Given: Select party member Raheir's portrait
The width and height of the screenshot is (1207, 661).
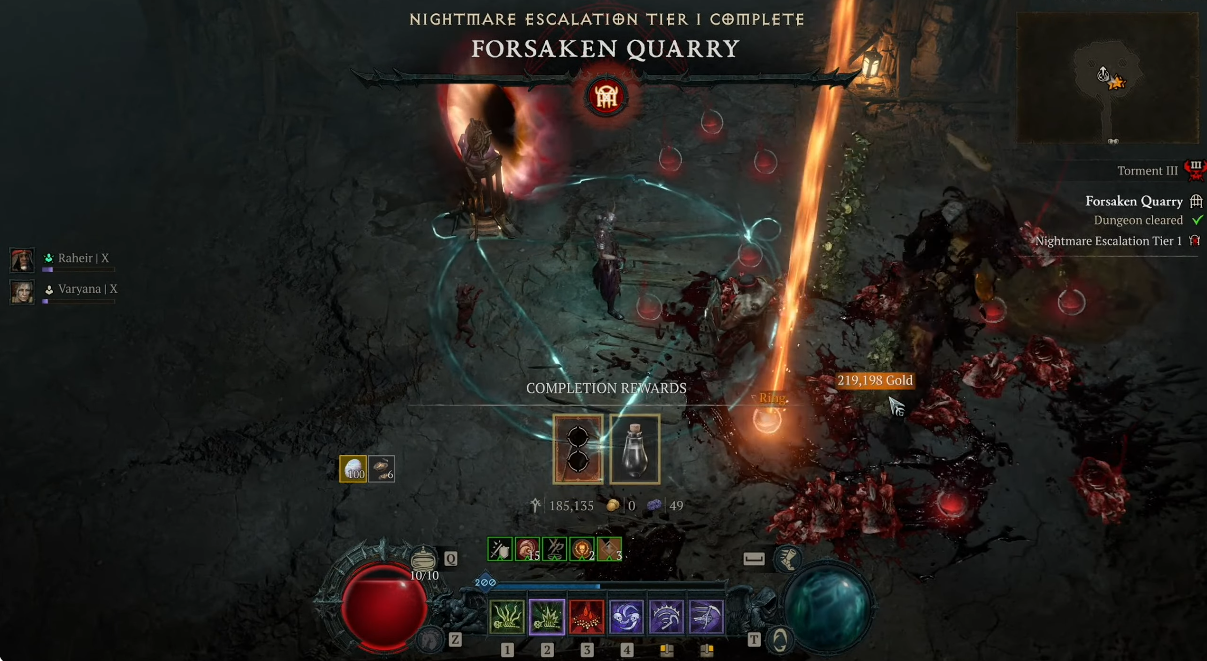Looking at the screenshot, I should (x=22, y=260).
